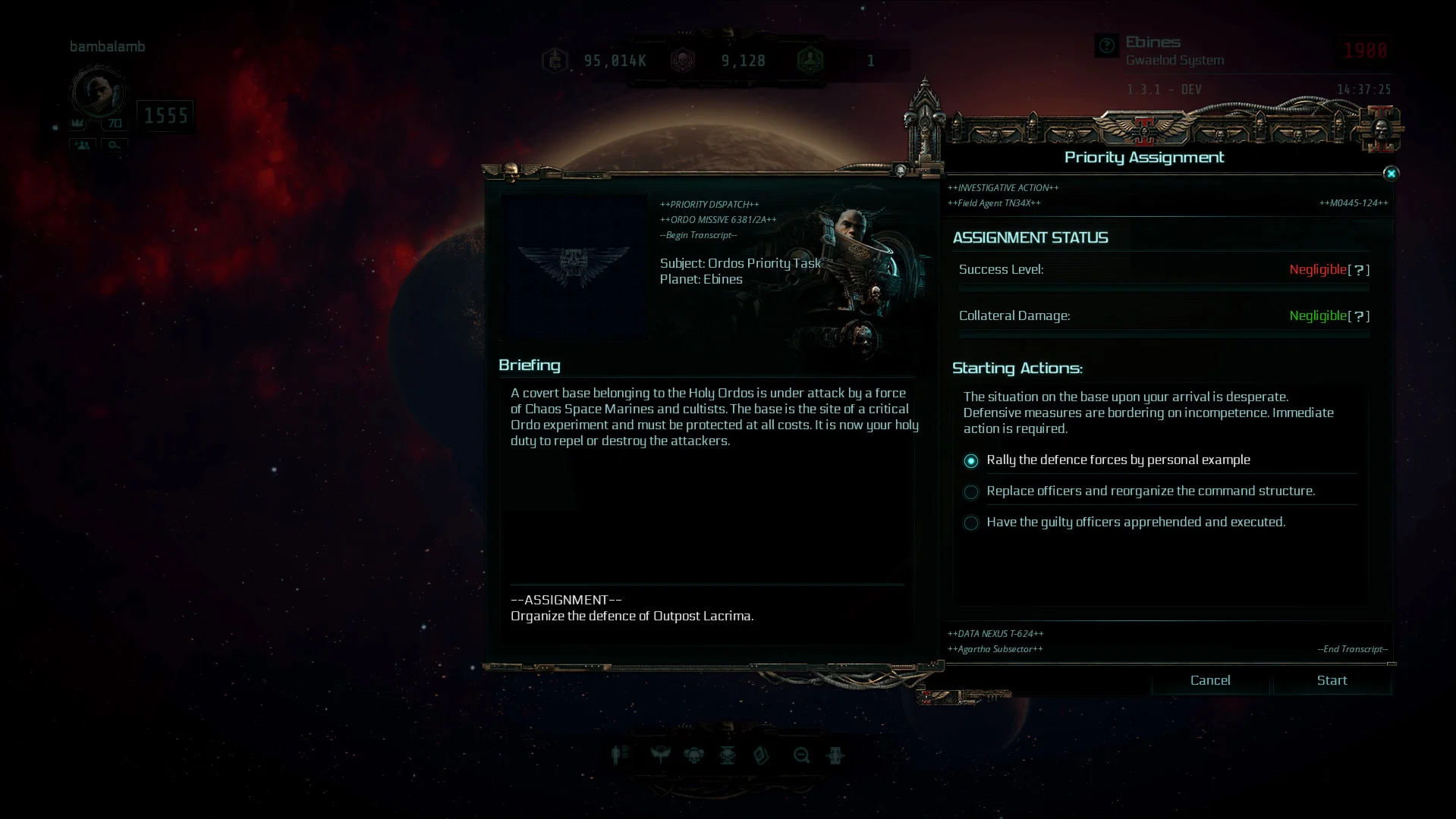The width and height of the screenshot is (1456, 819).
Task: Click the bambalamb character portrait
Action: pyautogui.click(x=97, y=92)
